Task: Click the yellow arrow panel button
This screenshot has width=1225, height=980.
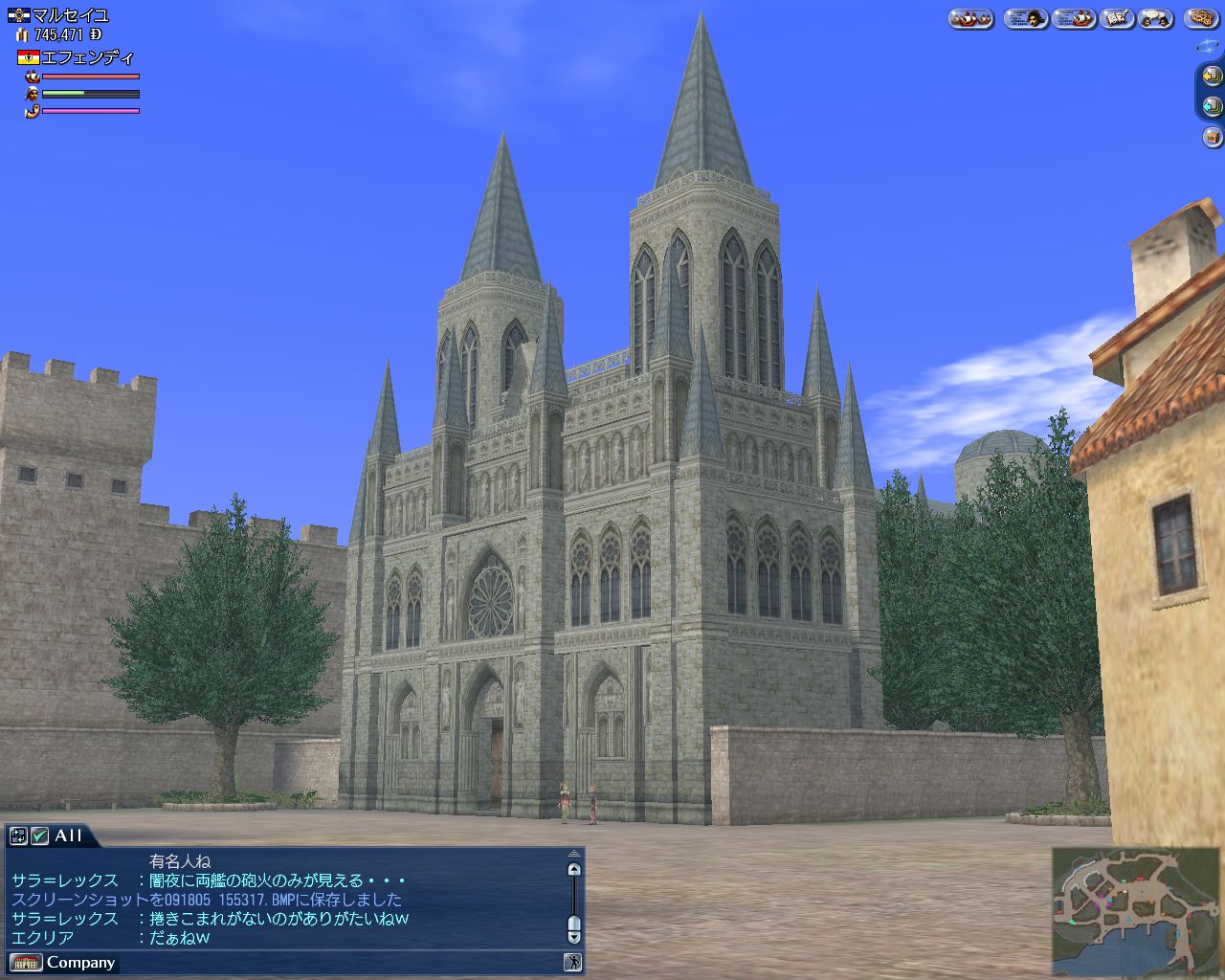Action: coord(1212,76)
